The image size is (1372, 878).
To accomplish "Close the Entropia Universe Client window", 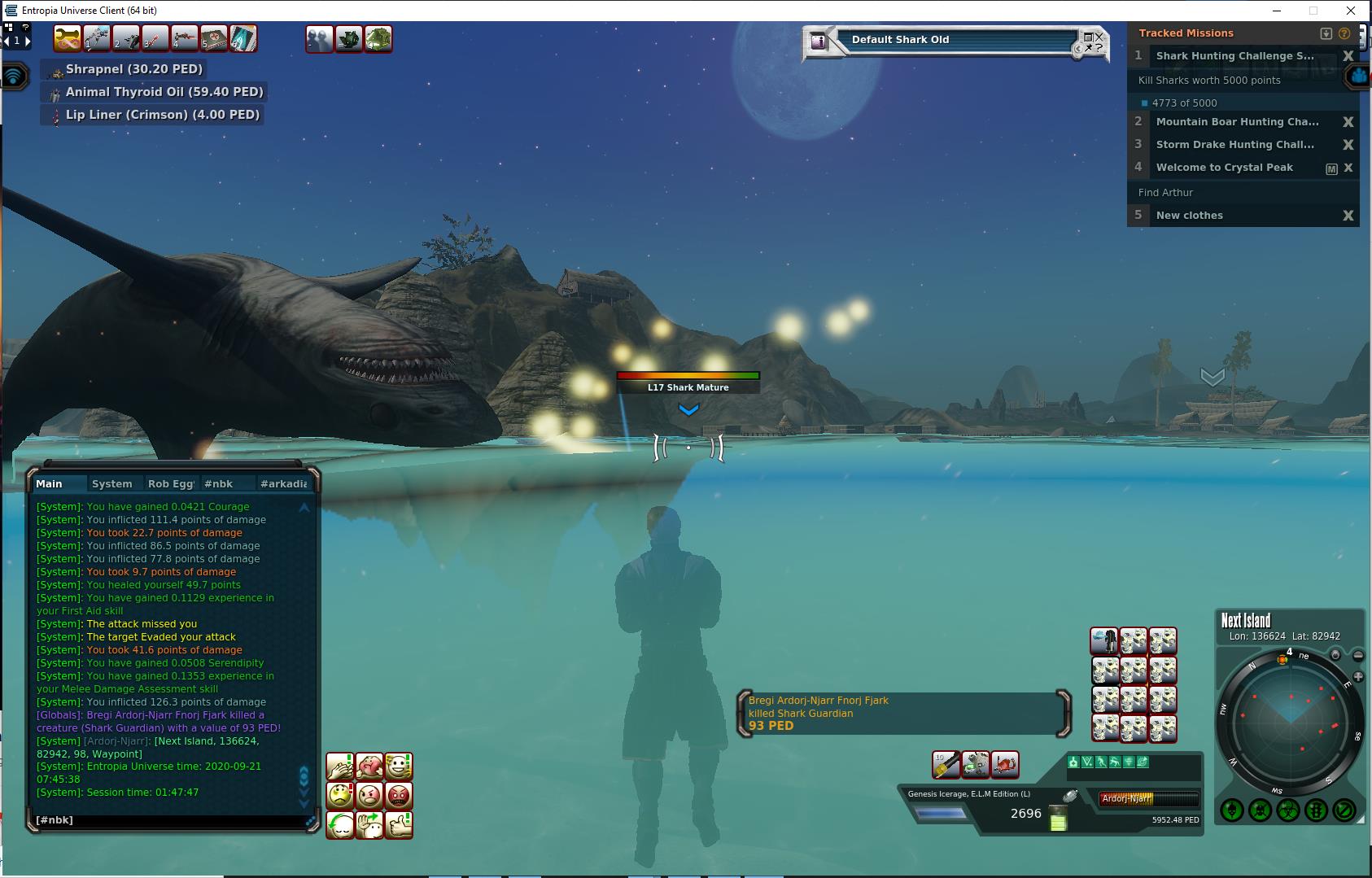I will (1352, 11).
